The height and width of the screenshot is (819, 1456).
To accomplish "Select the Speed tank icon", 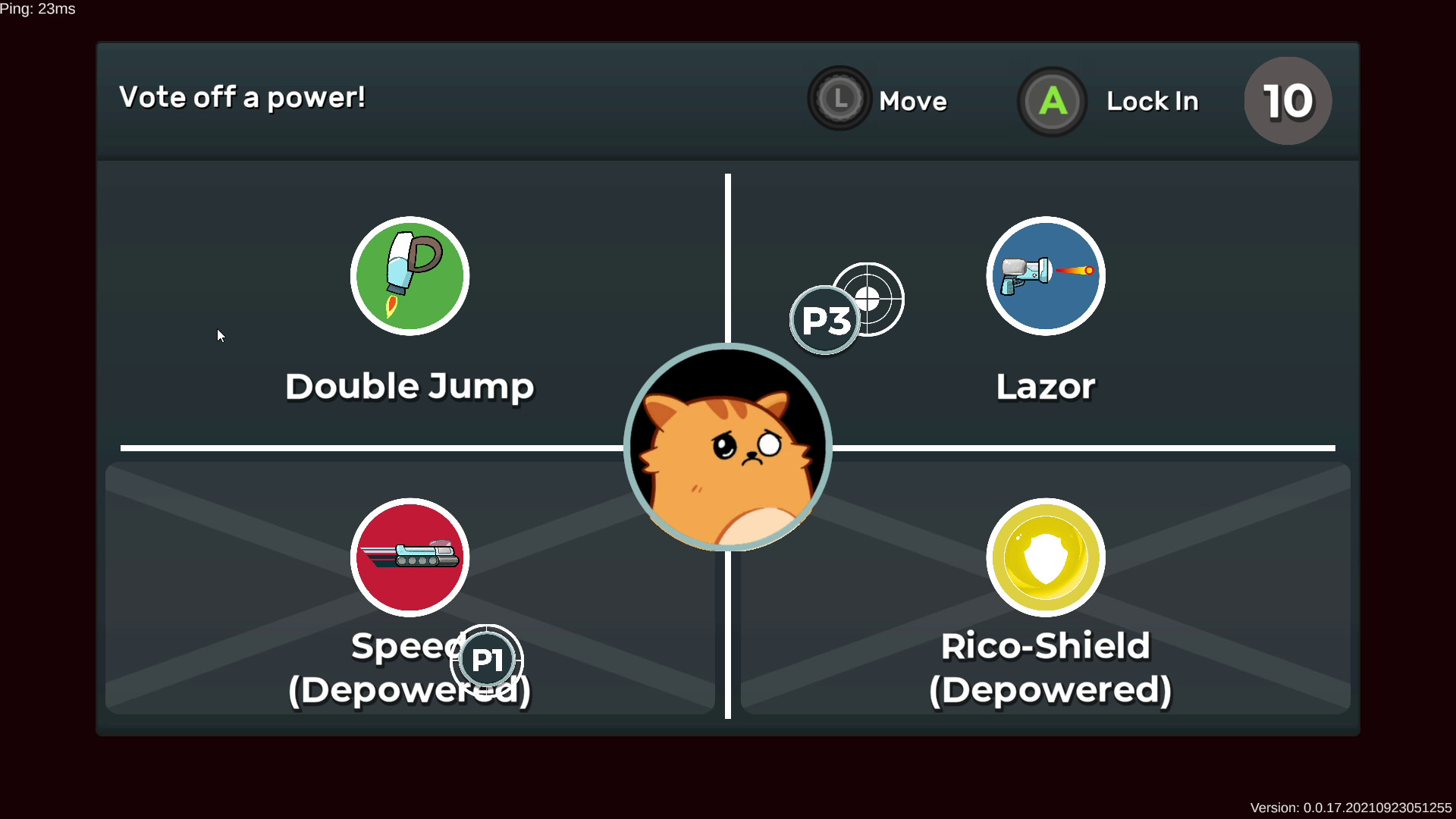I will point(409,557).
